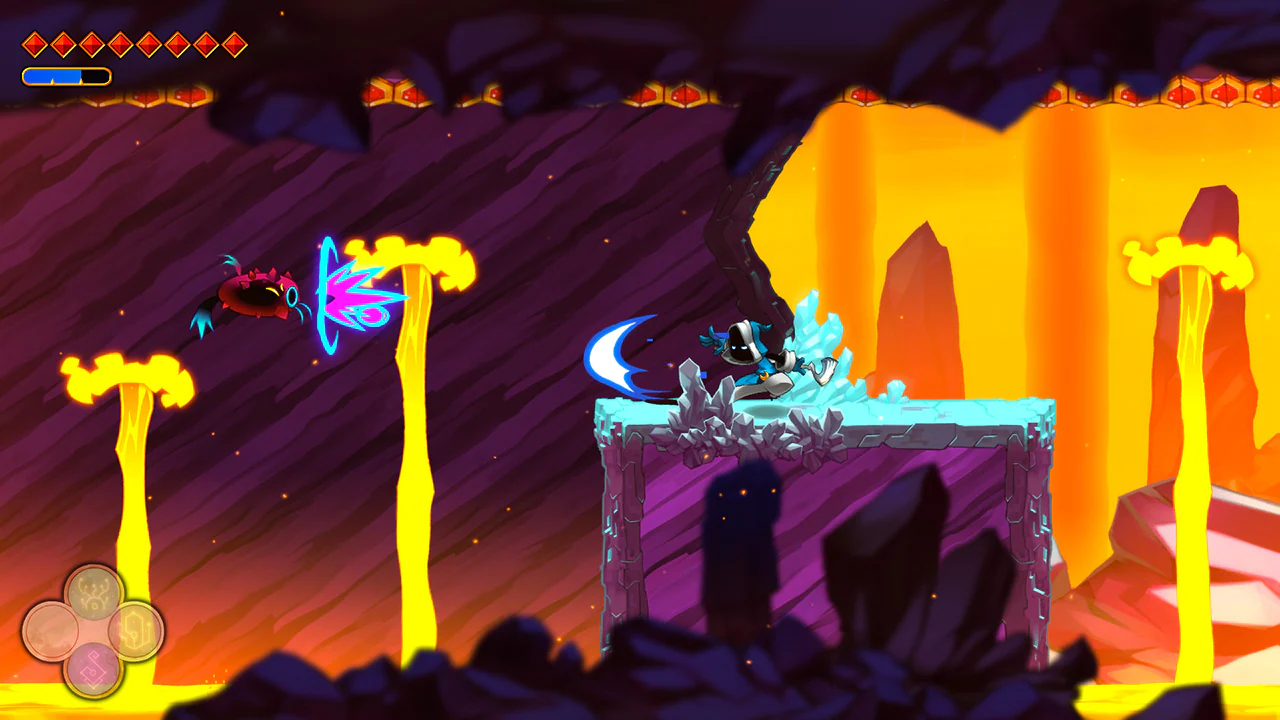Click the empty left slot of the ability wheel

52,628
